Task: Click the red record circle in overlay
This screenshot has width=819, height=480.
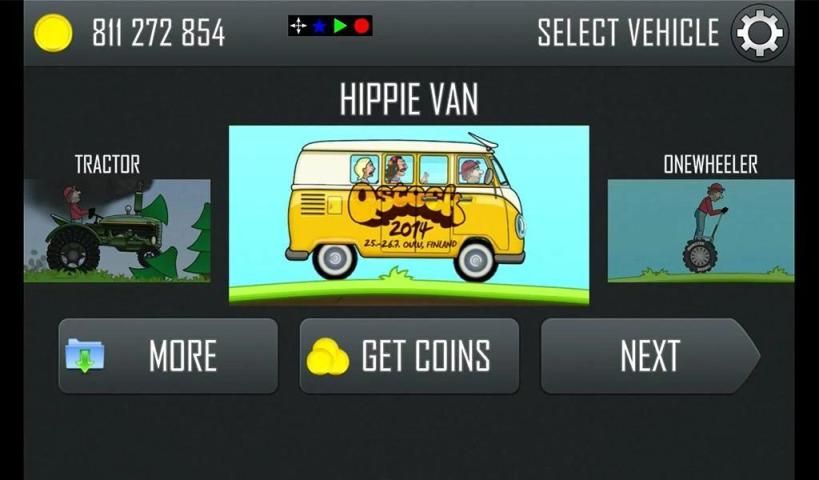Action: [x=361, y=26]
